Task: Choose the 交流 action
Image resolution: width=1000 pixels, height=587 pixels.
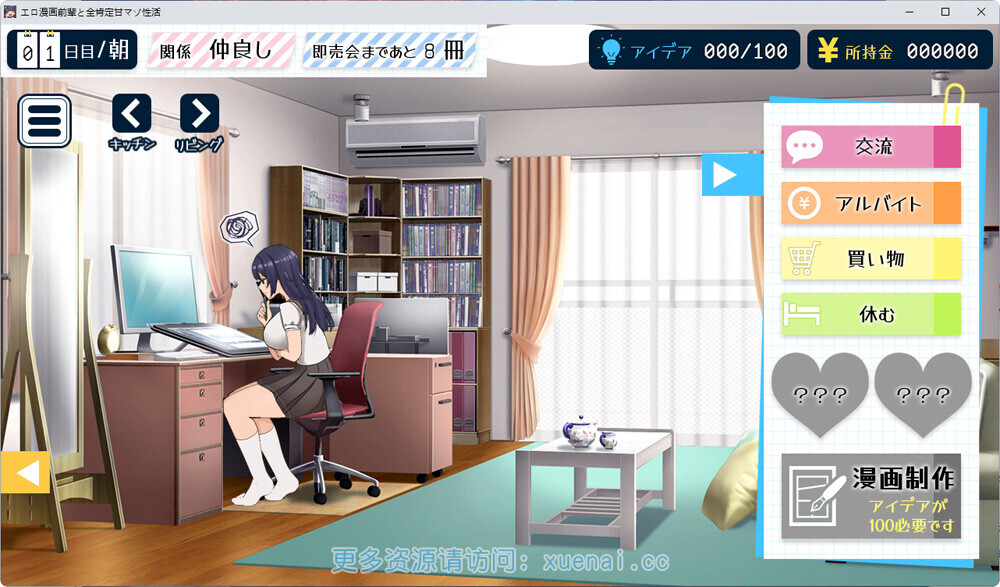Action: click(x=870, y=147)
